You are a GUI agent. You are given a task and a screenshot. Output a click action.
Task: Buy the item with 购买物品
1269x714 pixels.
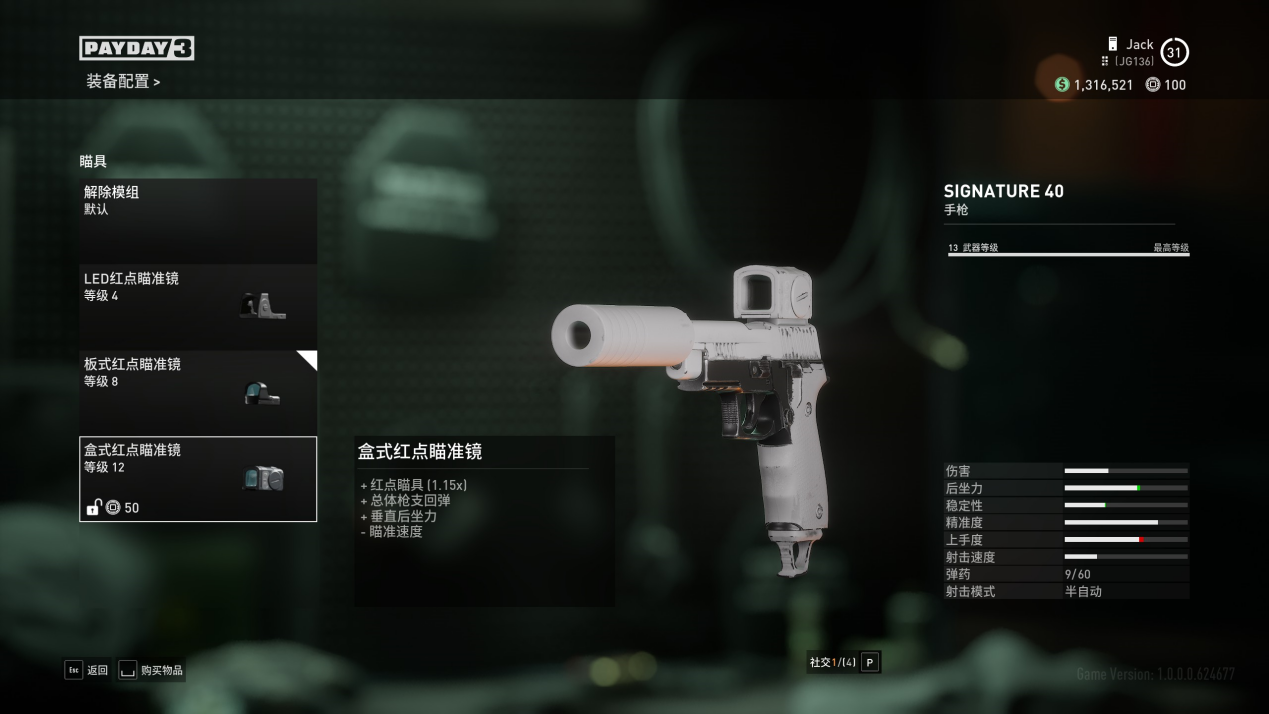coord(151,670)
